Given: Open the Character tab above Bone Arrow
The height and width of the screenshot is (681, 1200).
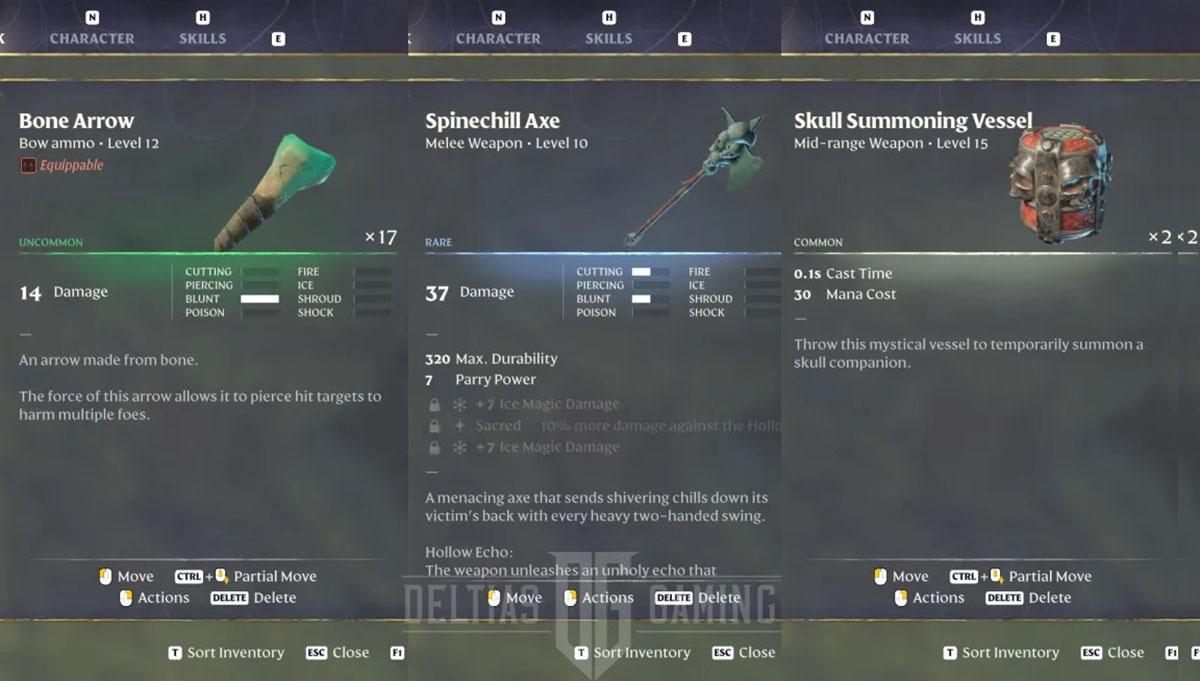Looking at the screenshot, I should [92, 38].
